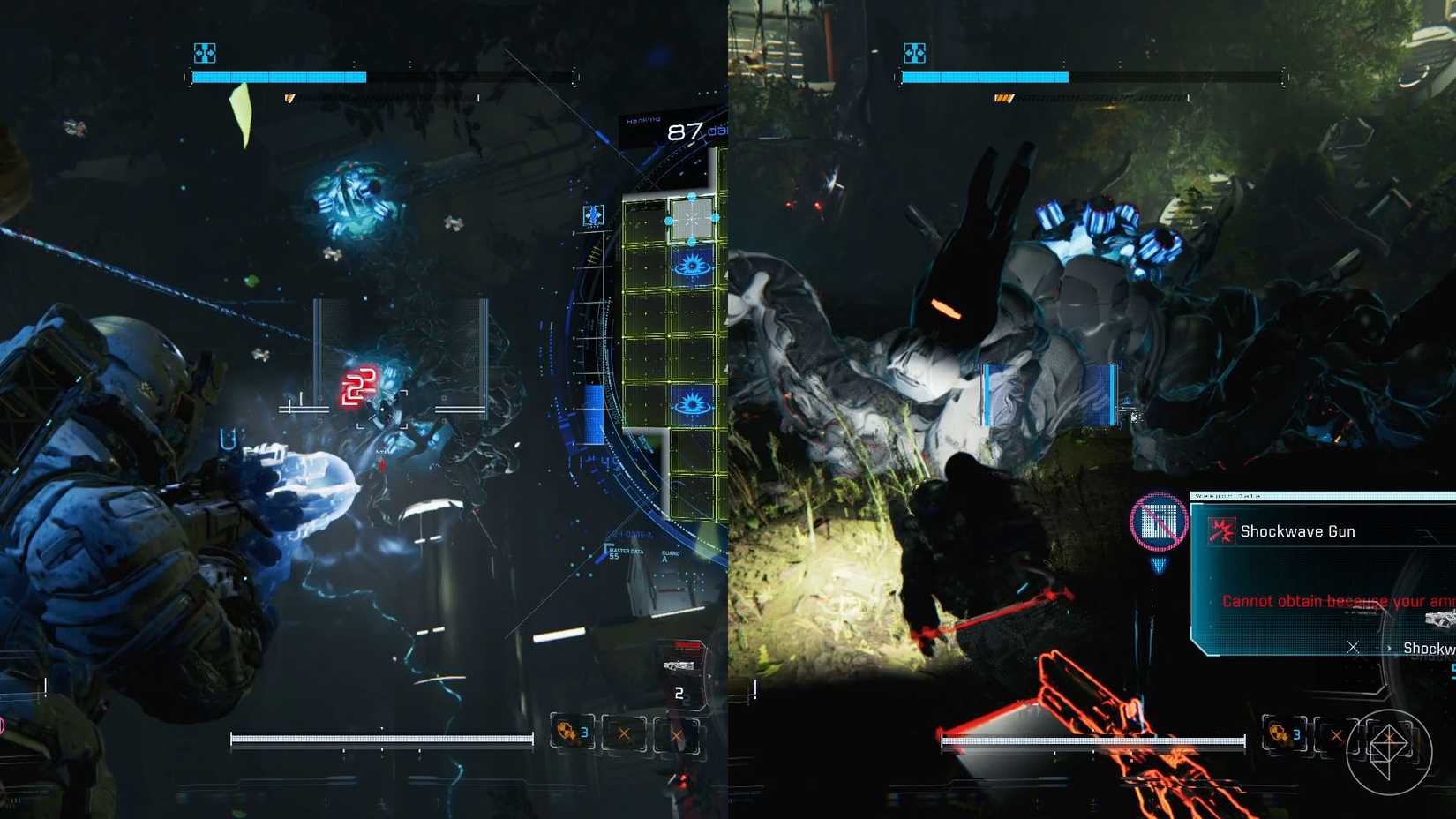Dismiss the Shockwave Gun popup with the X
1456x819 pixels.
pyautogui.click(x=1354, y=647)
